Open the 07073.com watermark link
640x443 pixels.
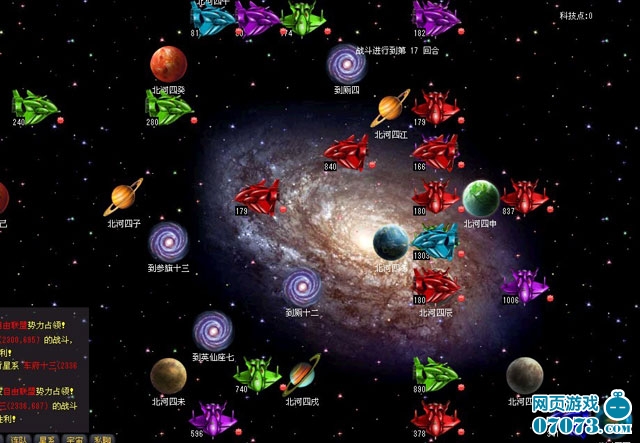(578, 422)
